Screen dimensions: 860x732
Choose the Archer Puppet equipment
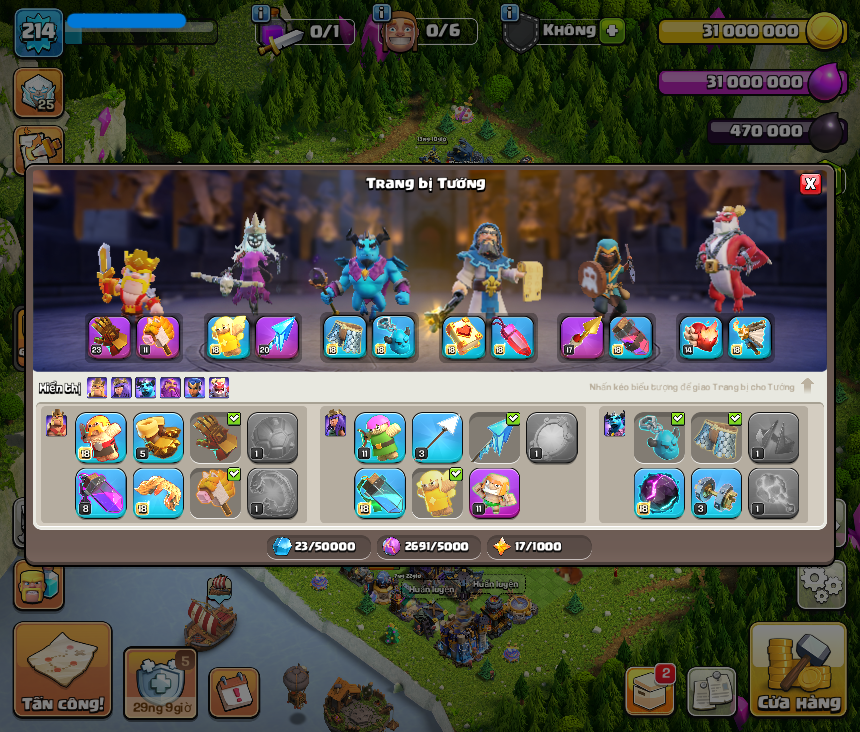[380, 438]
